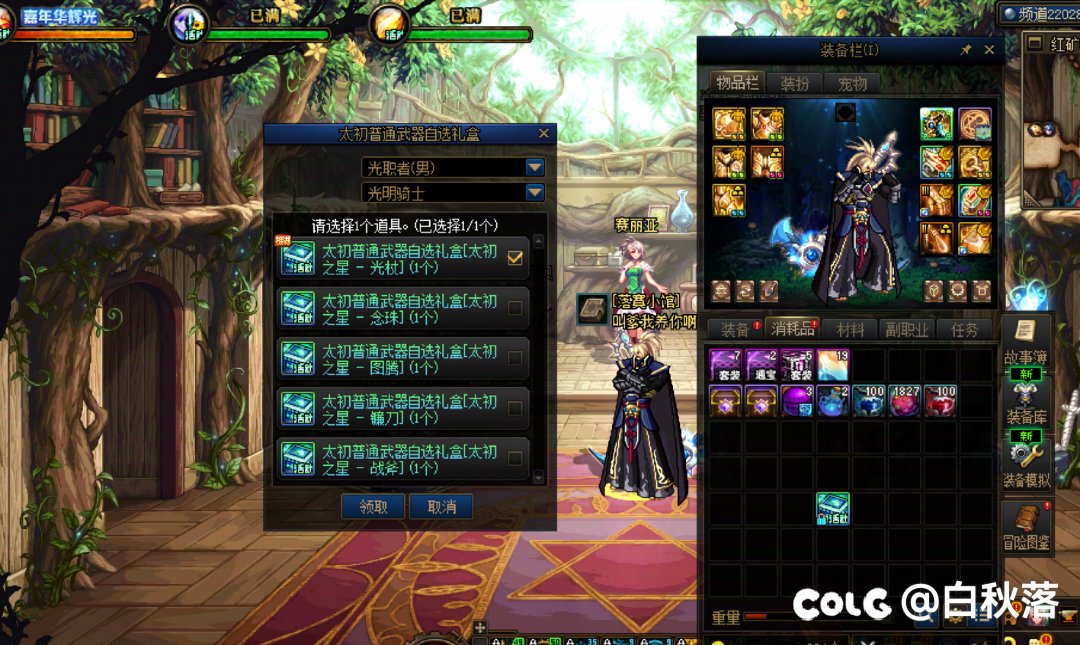Switch to the 宠物 tab
This screenshot has height=645, width=1080.
[851, 83]
